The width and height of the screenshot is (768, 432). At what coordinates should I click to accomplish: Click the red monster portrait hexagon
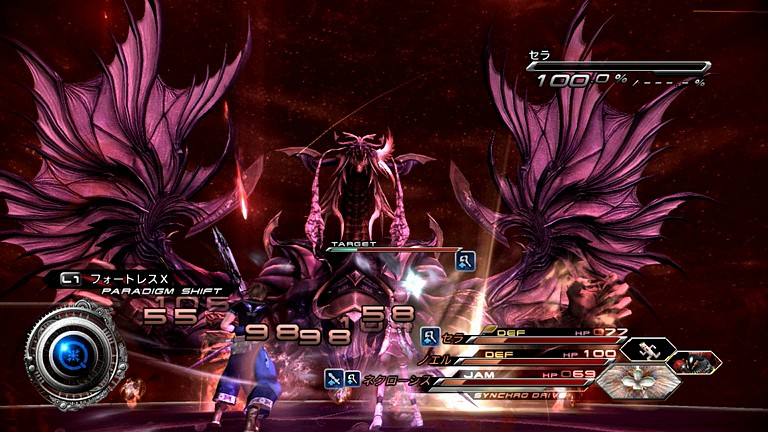pos(695,363)
